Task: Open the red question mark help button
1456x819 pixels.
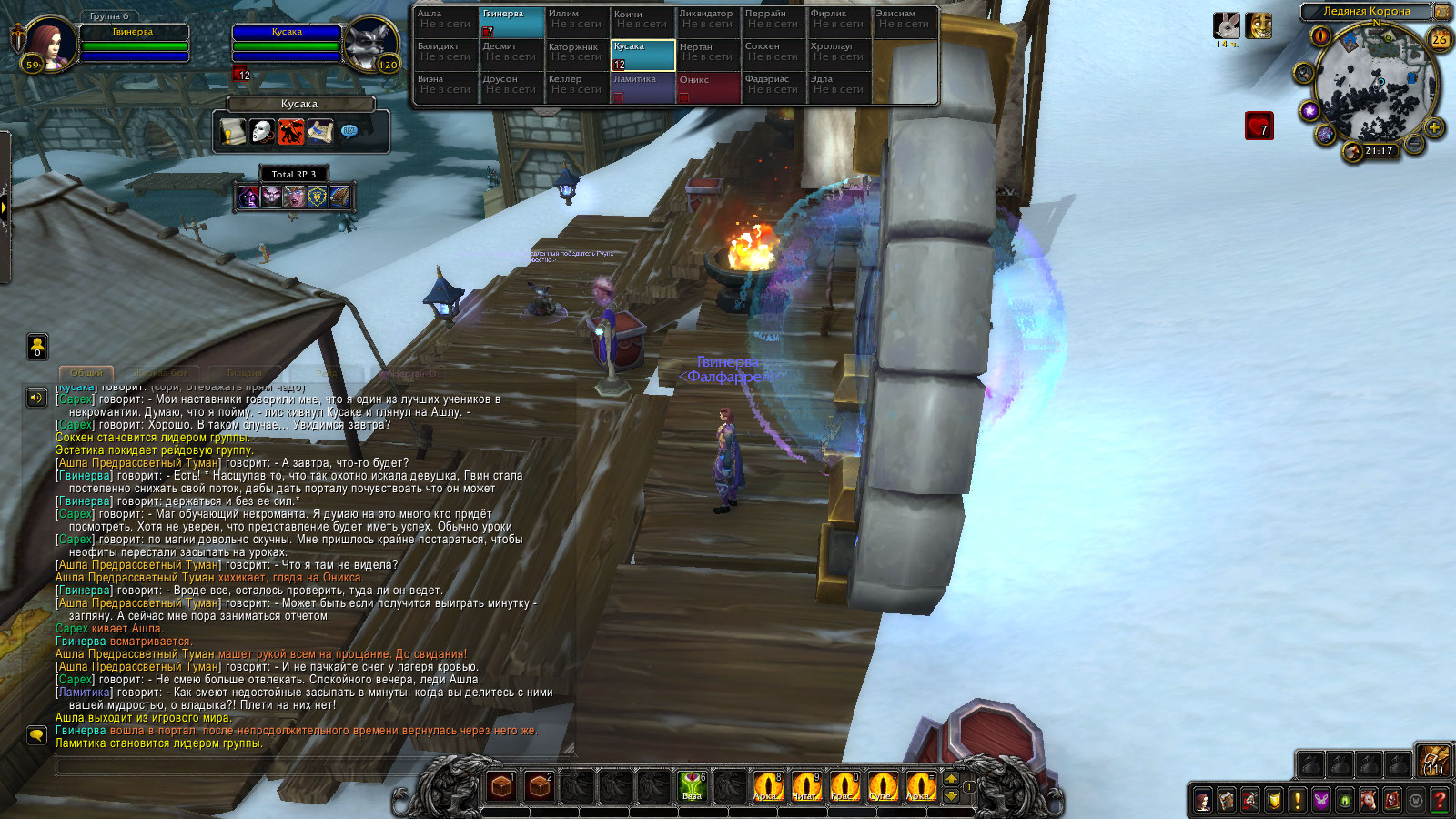Action: tap(1439, 801)
